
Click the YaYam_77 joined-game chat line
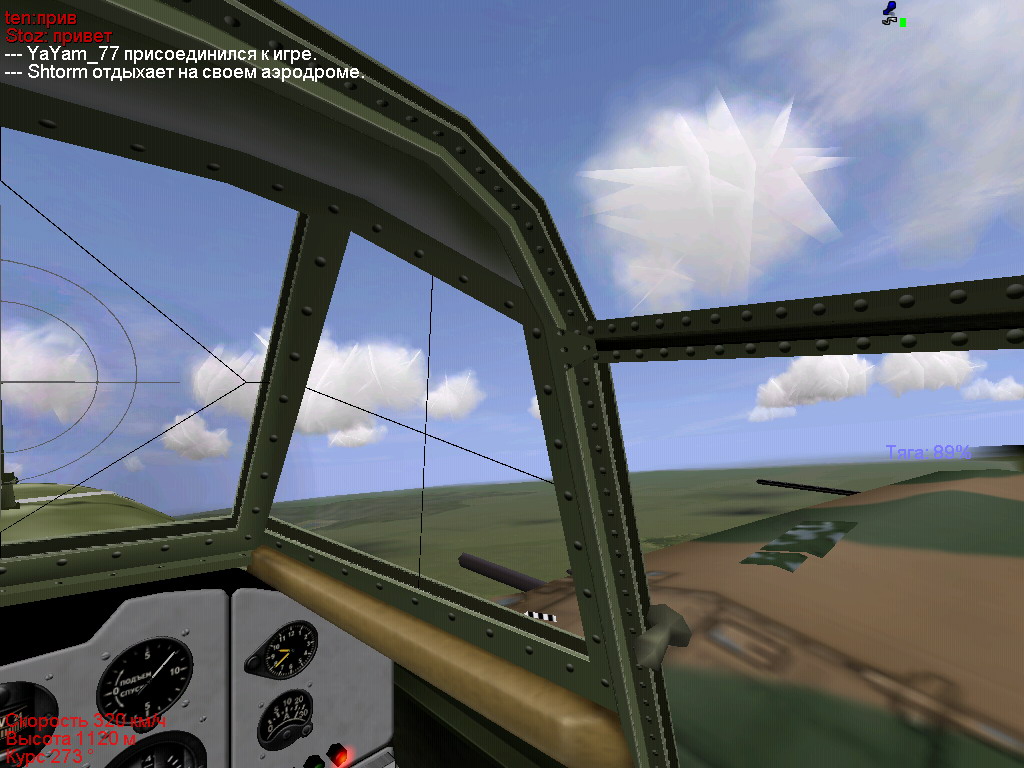tap(161, 54)
